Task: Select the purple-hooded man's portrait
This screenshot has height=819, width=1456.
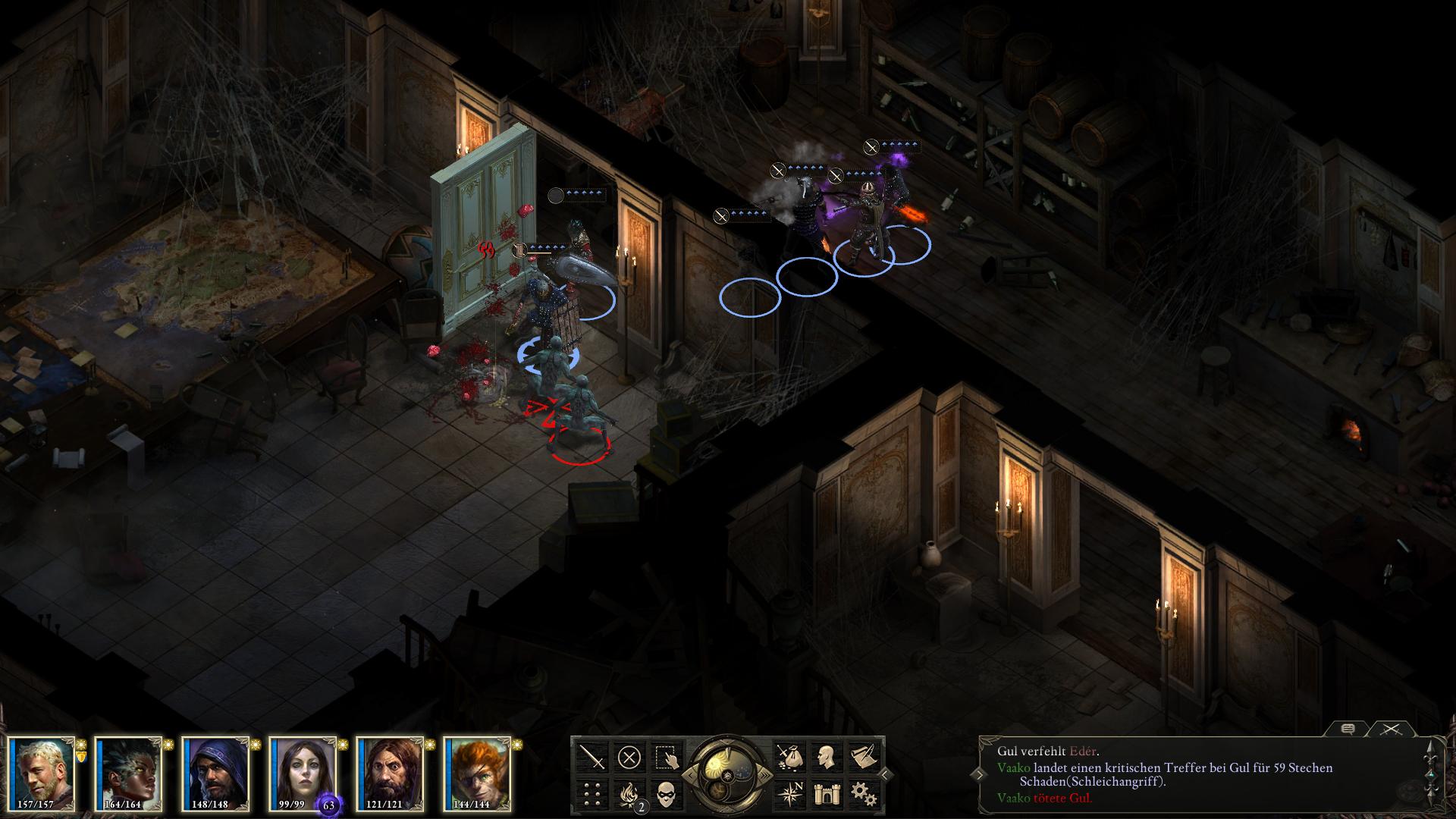Action: click(216, 772)
